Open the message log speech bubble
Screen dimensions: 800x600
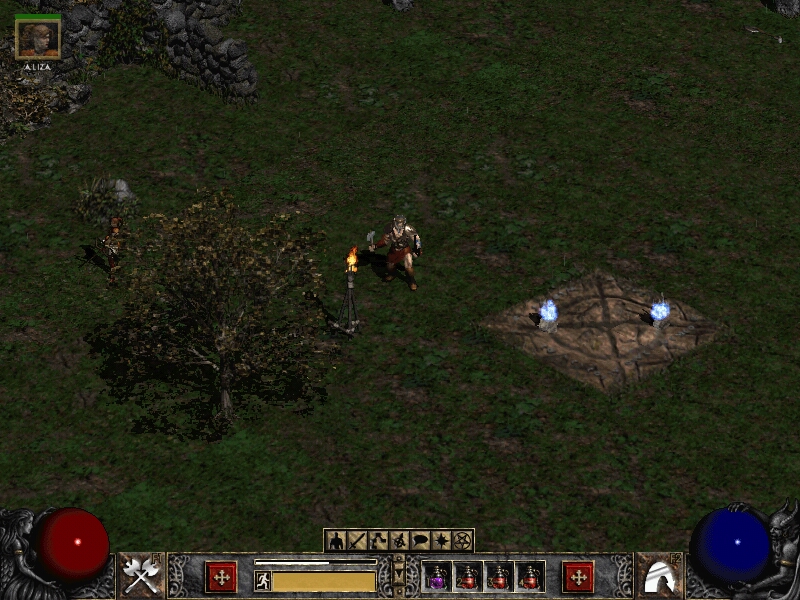(x=420, y=541)
